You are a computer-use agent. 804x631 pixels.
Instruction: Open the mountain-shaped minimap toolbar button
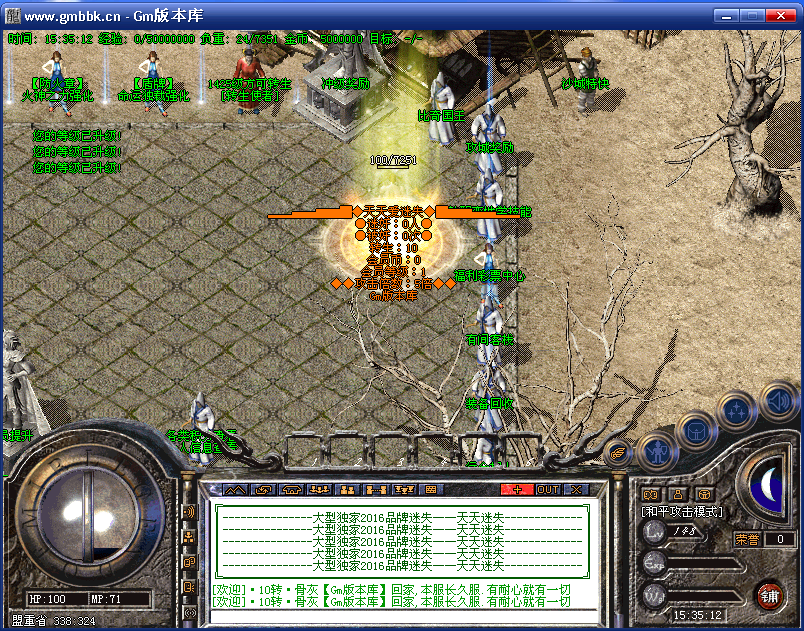235,490
